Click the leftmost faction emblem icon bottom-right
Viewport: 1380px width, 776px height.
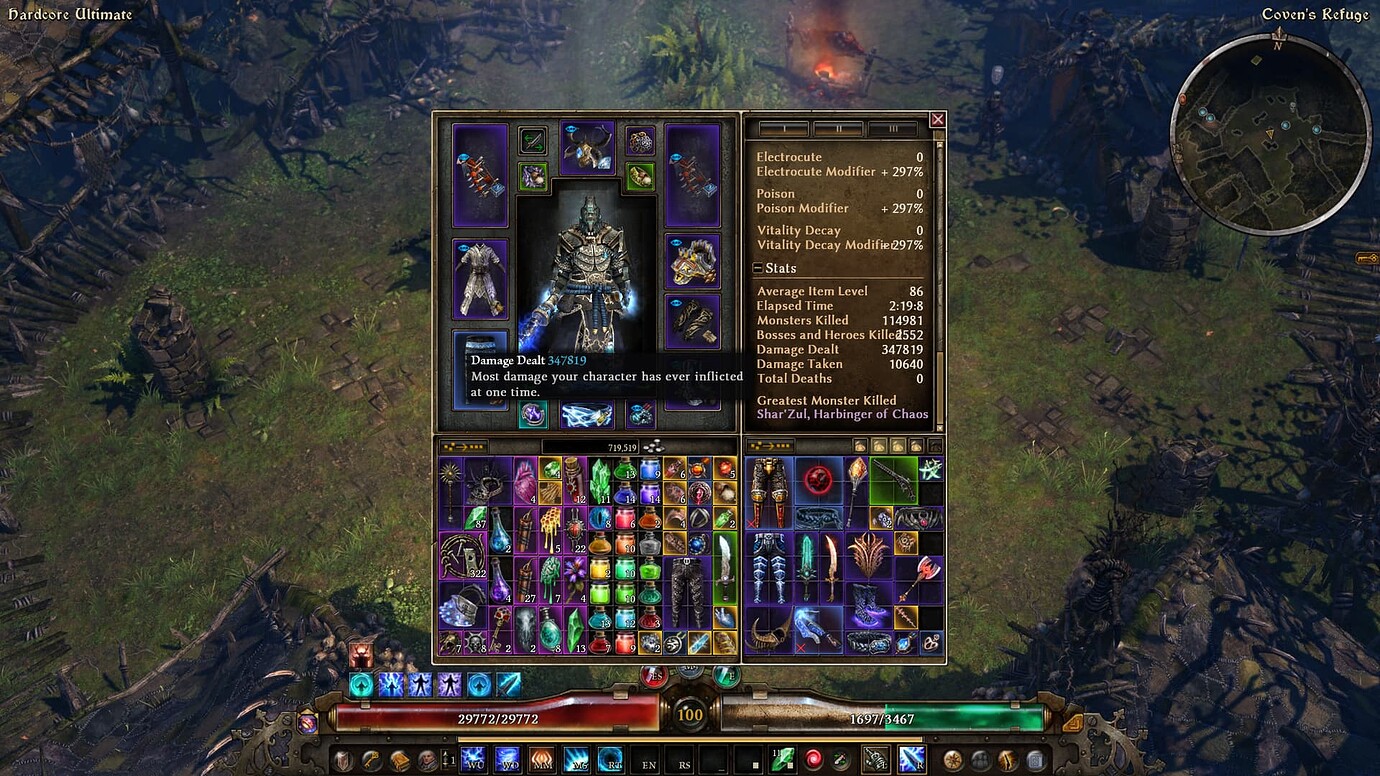tap(952, 760)
